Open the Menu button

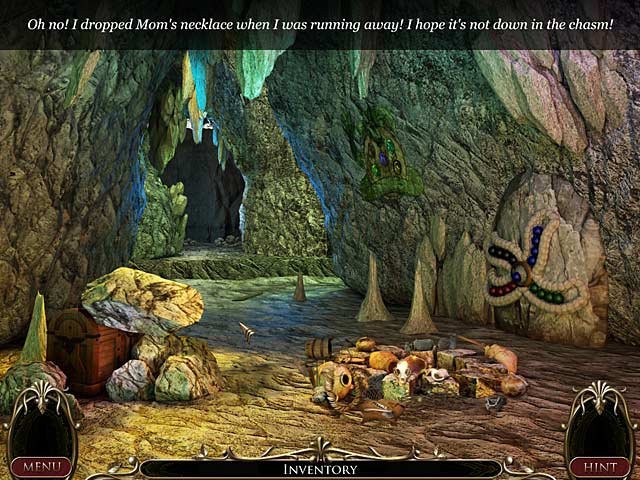click(x=42, y=466)
